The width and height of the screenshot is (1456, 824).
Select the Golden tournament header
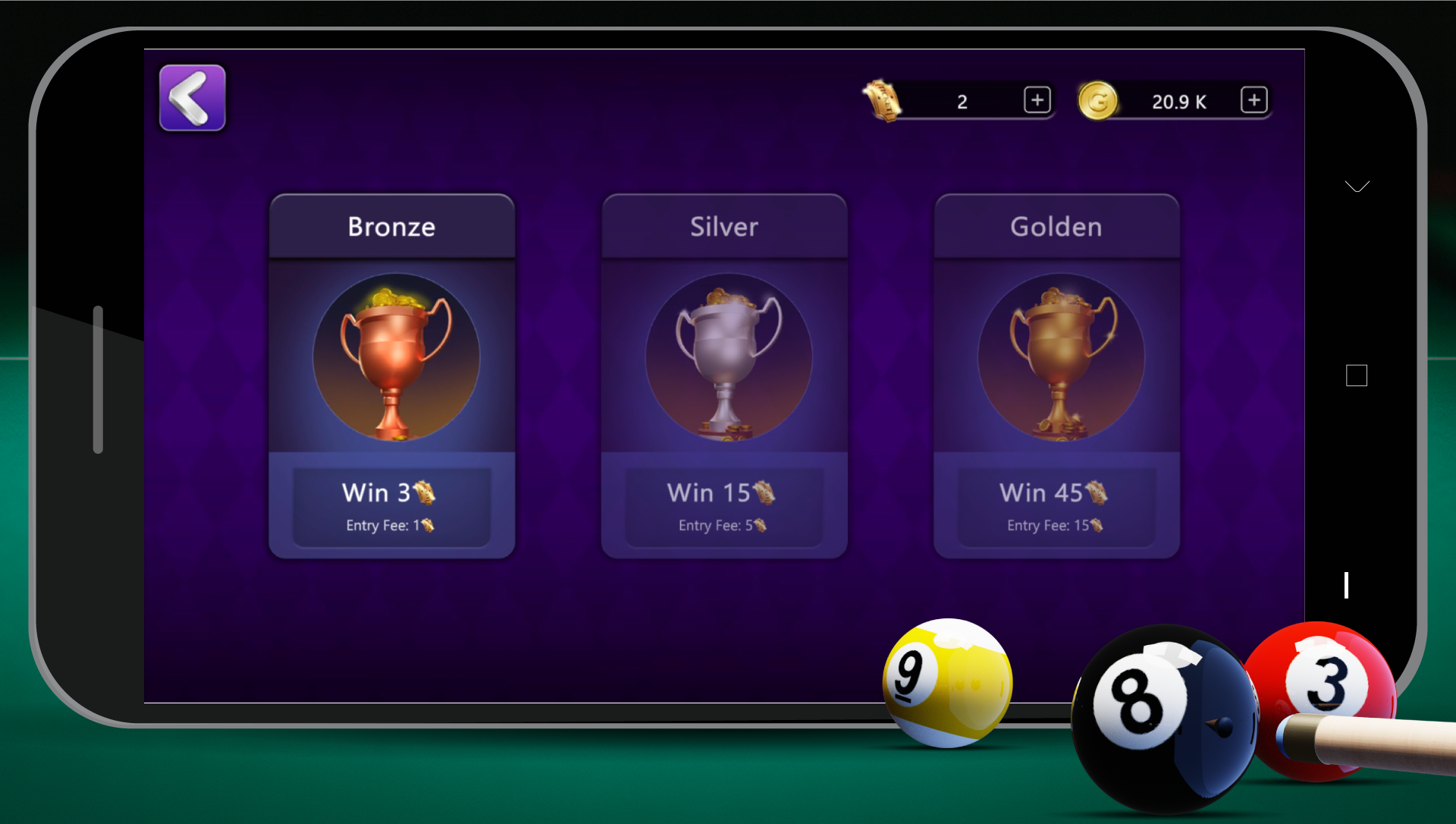[1056, 225]
